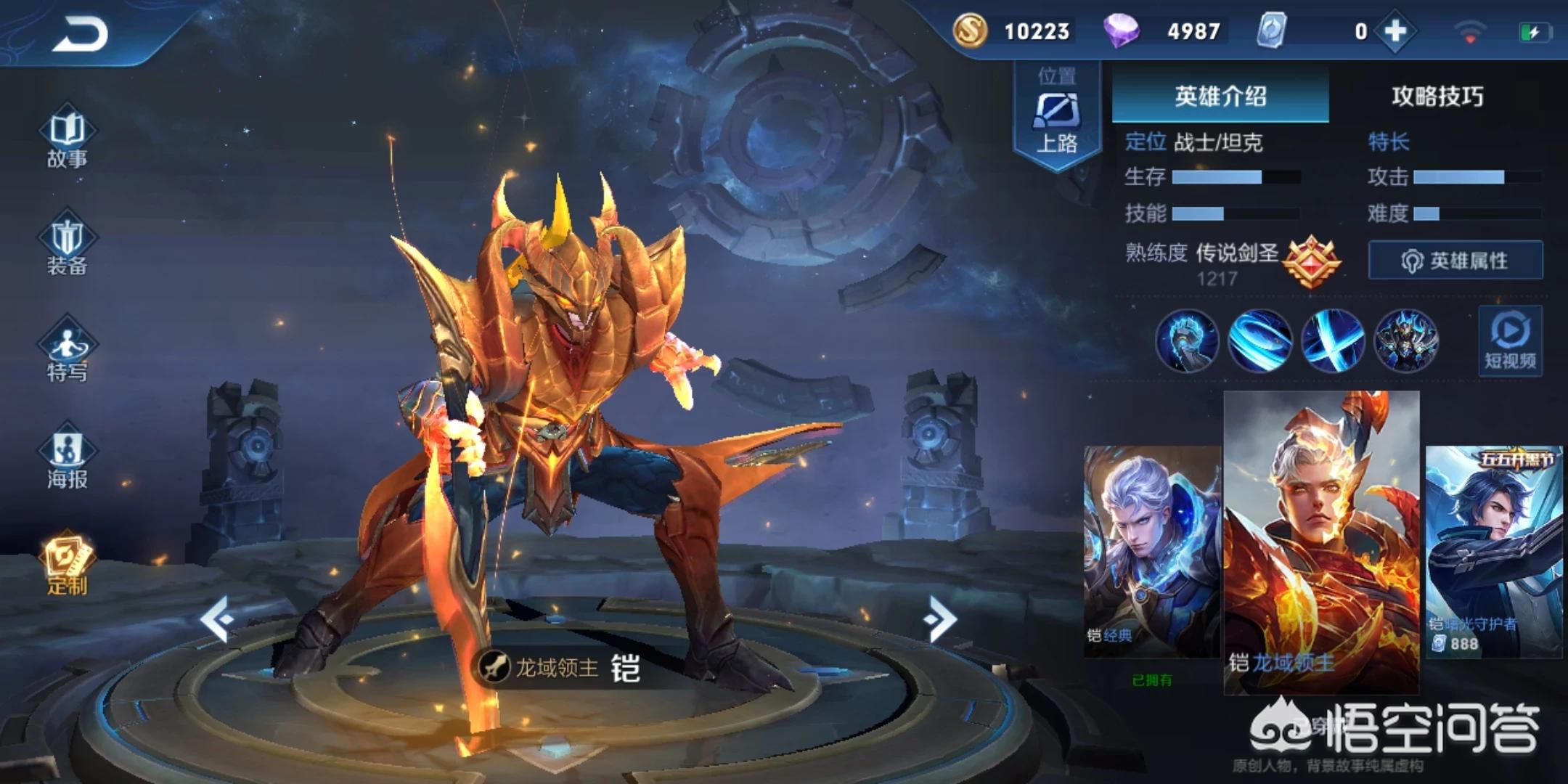The width and height of the screenshot is (1568, 784).
Task: Open the 英雄属性 hero attributes panel
Action: tap(1455, 260)
